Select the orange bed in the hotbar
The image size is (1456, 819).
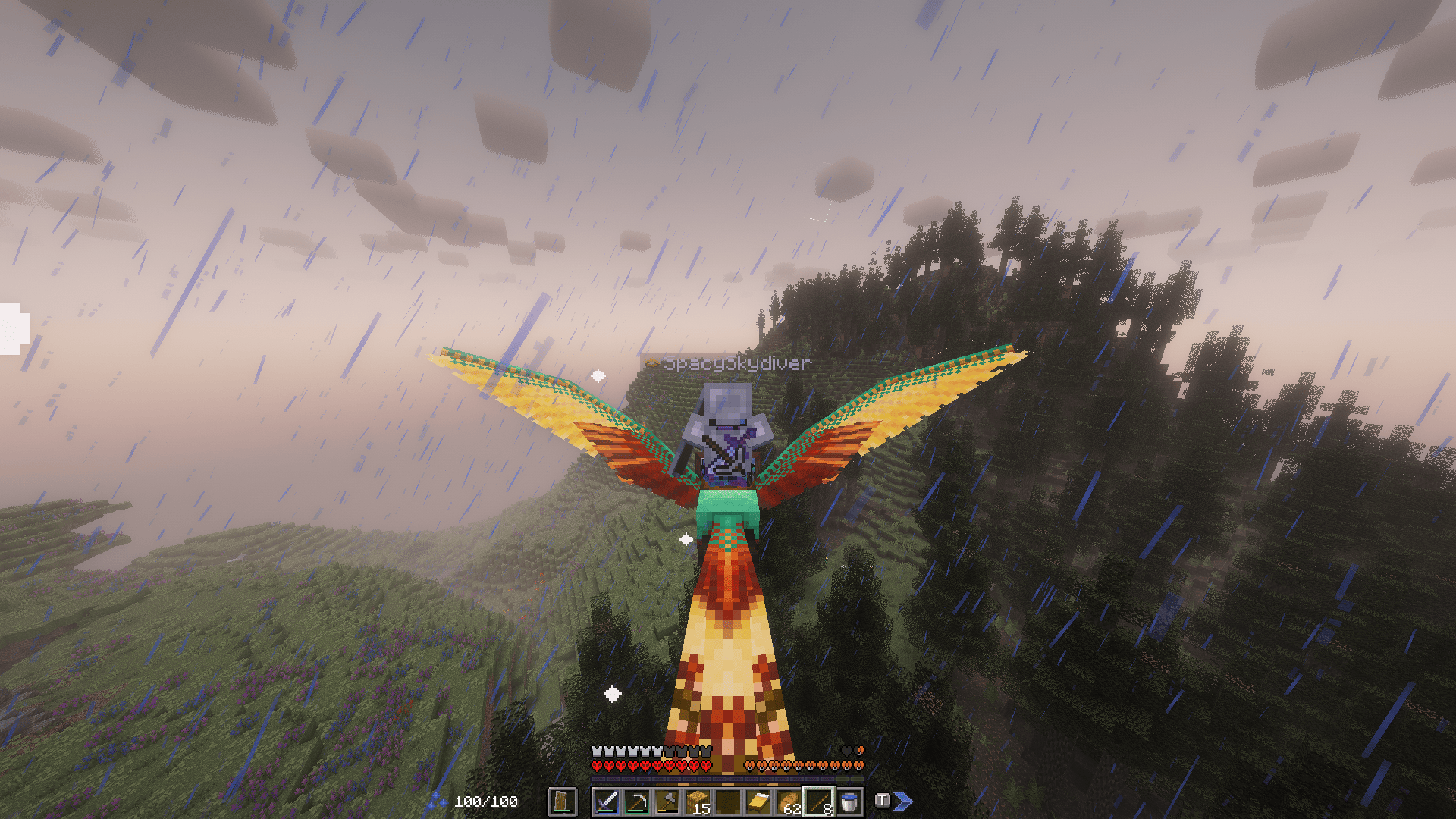tap(759, 801)
